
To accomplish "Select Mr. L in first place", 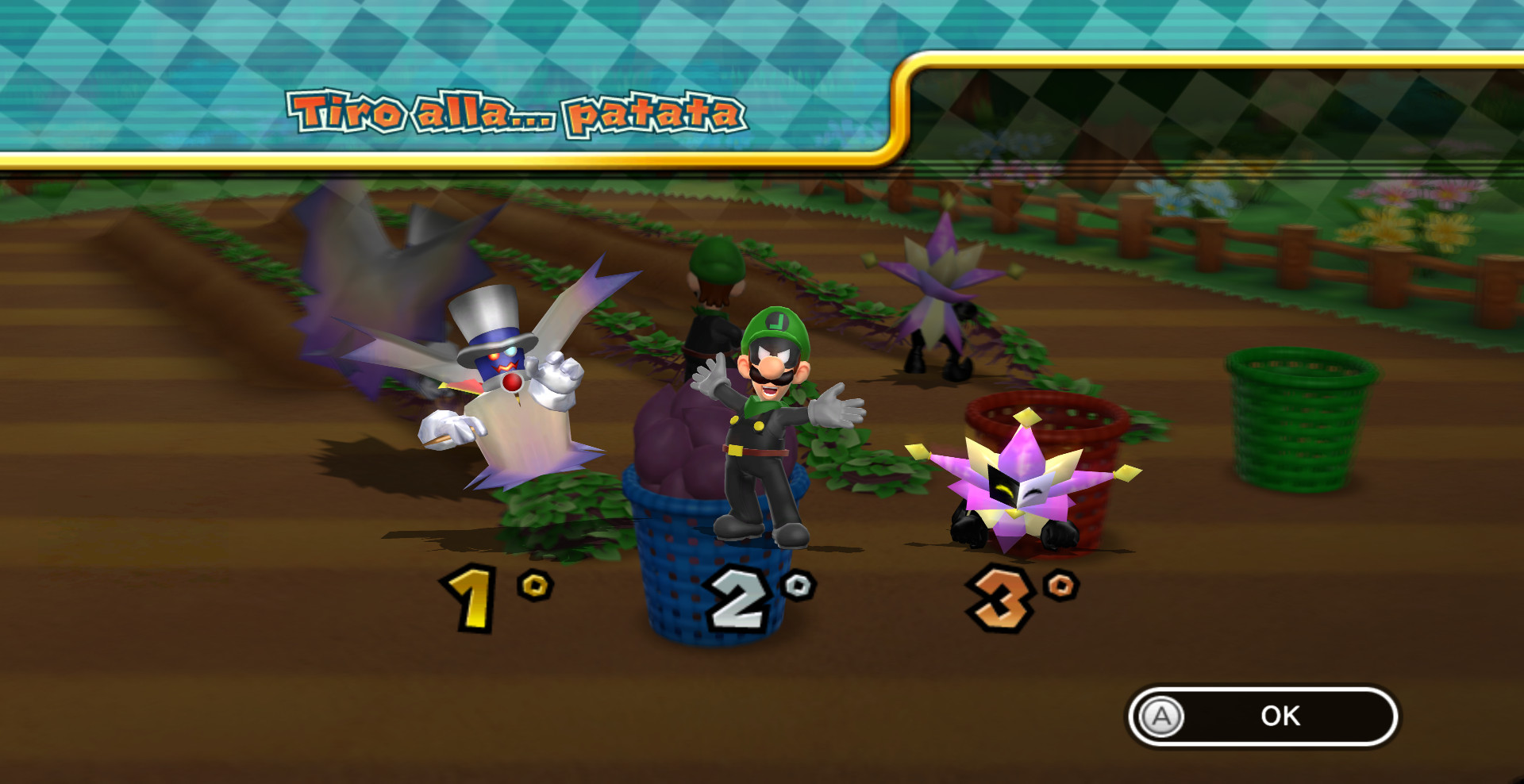I will pos(762,429).
